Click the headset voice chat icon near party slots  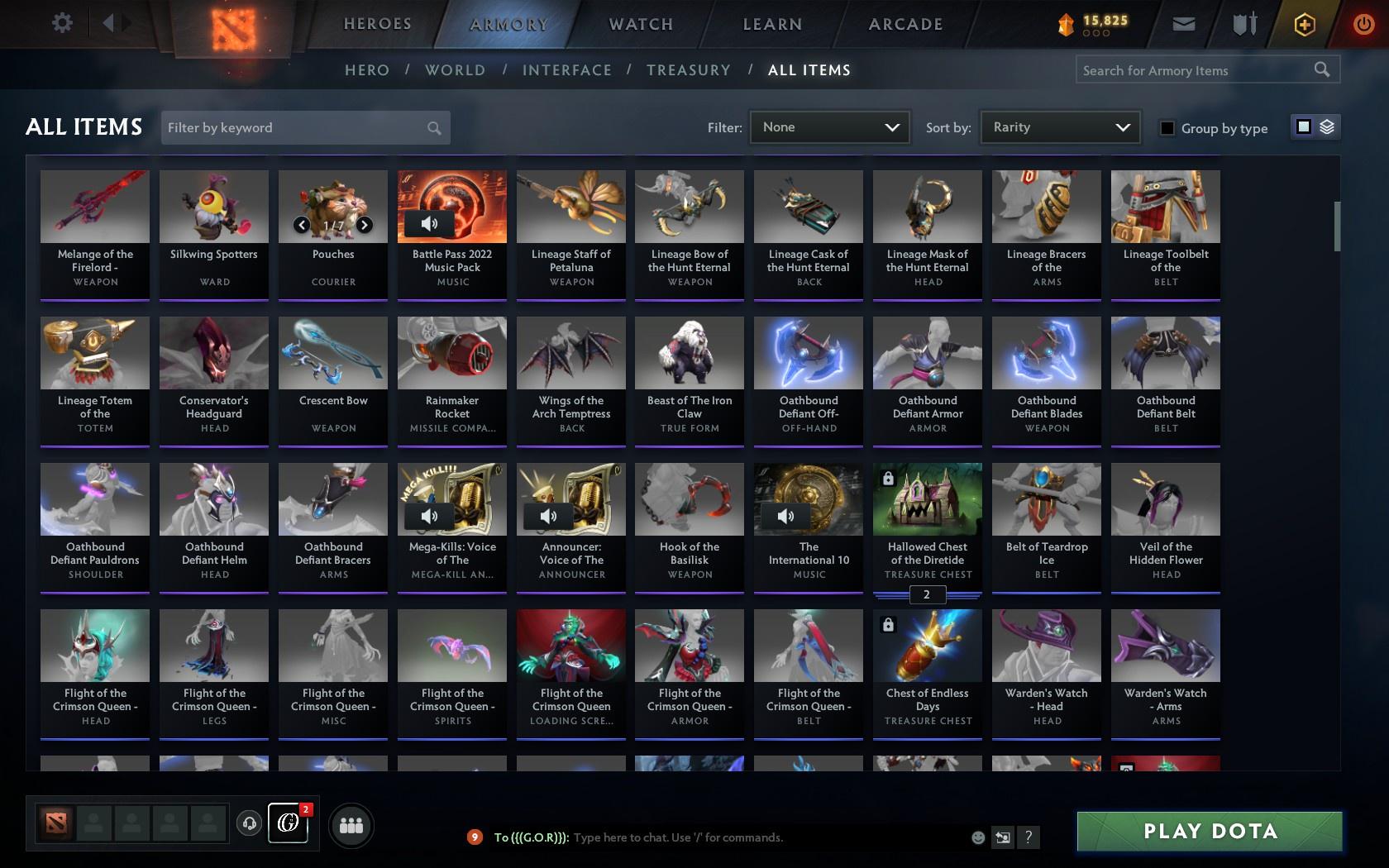tap(249, 823)
